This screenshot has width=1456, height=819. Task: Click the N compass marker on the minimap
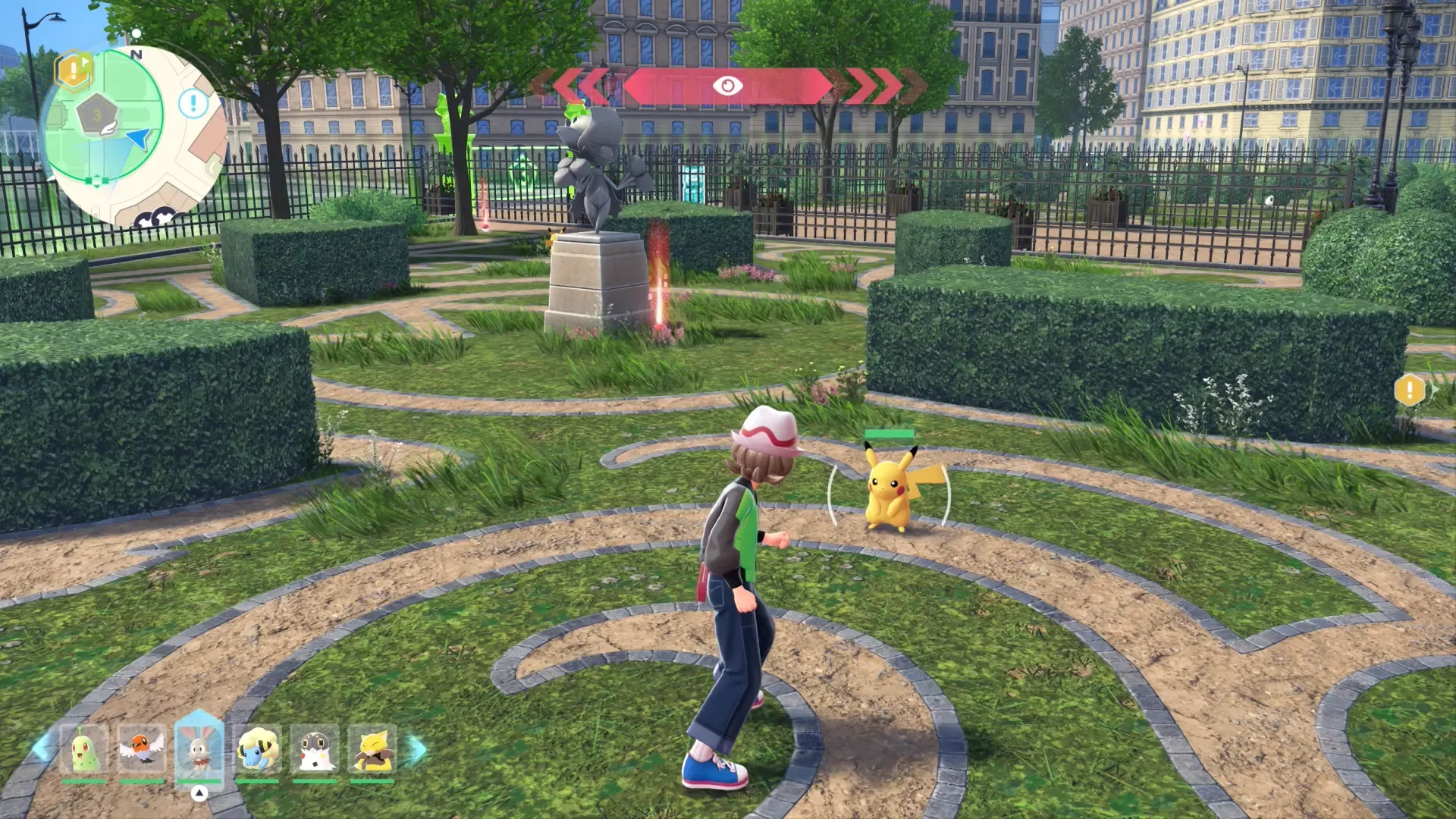click(136, 54)
